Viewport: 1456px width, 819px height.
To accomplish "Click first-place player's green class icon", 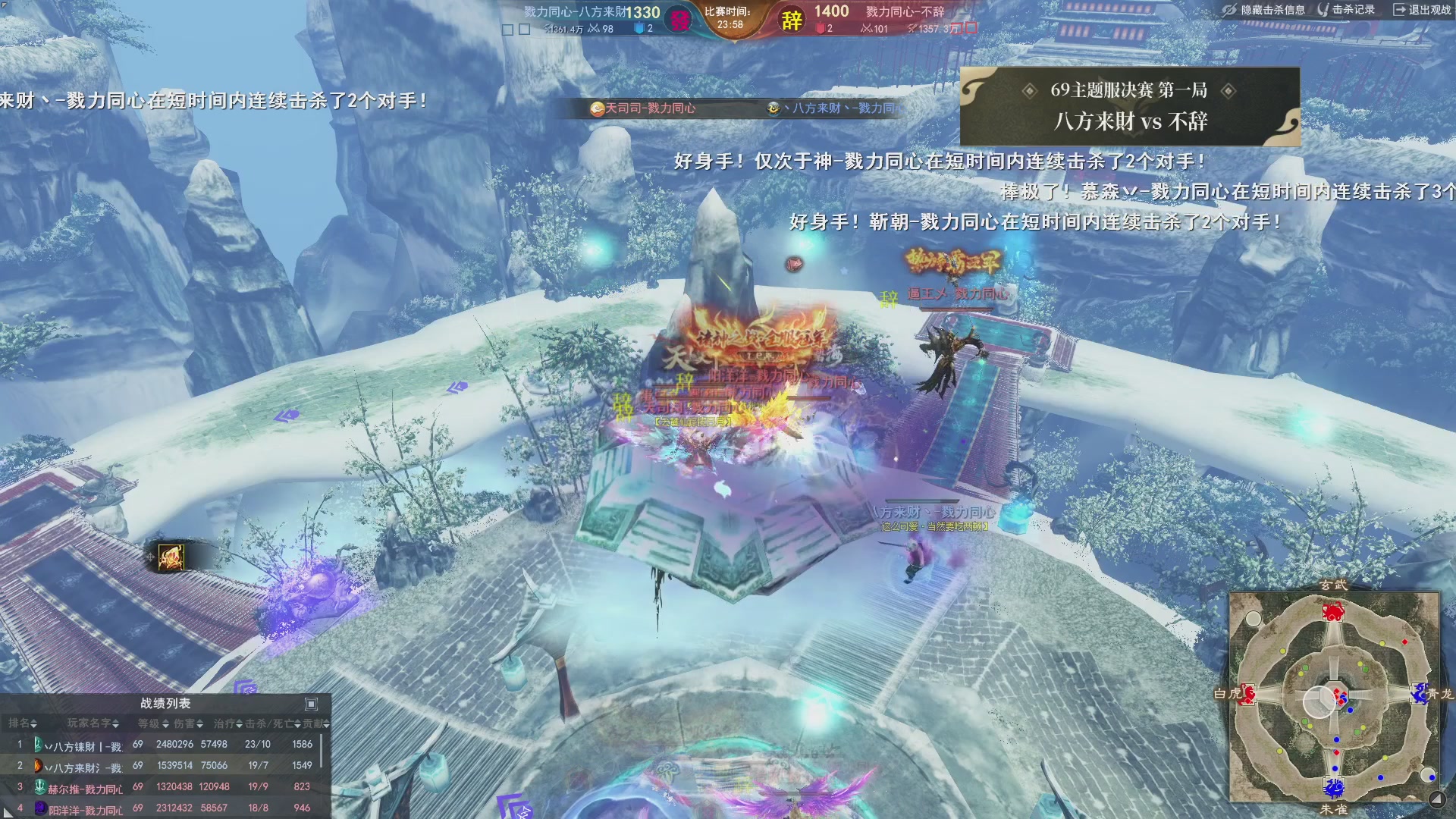I will pos(39,745).
